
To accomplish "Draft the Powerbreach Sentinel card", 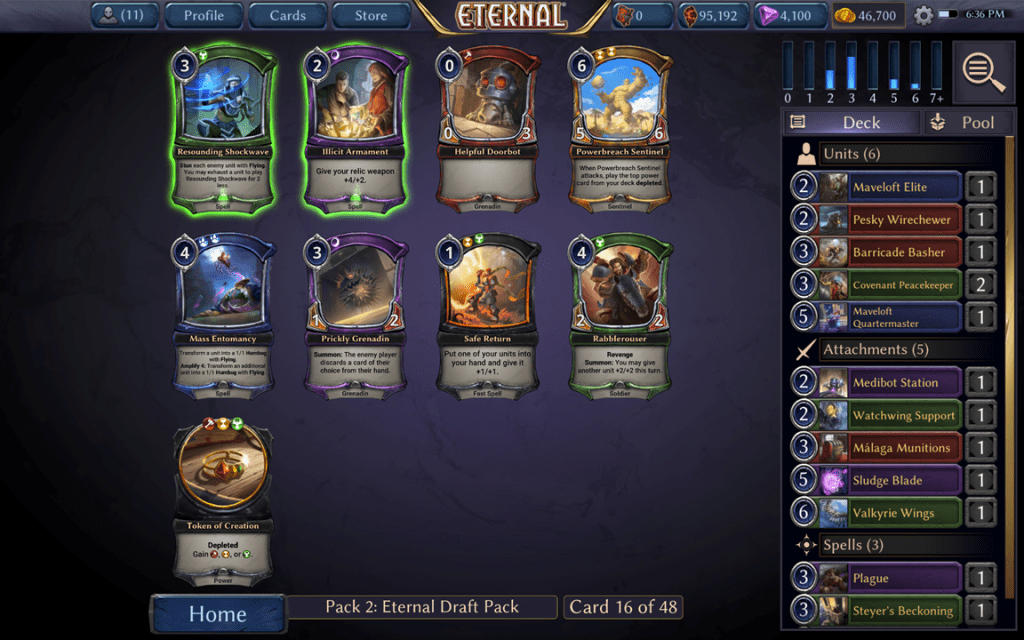I will 620,128.
